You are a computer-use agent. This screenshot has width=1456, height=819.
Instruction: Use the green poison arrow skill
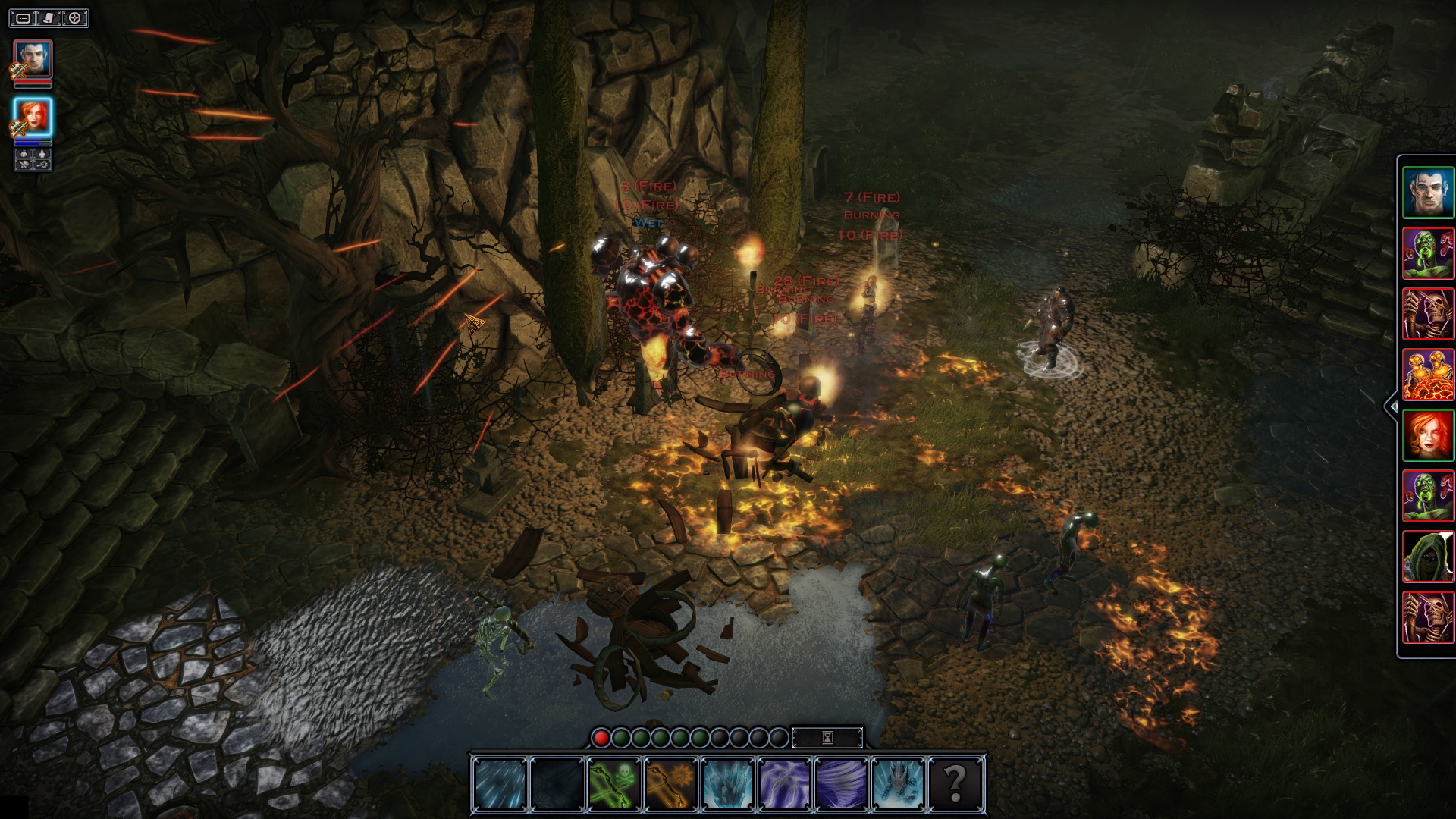pos(614,783)
